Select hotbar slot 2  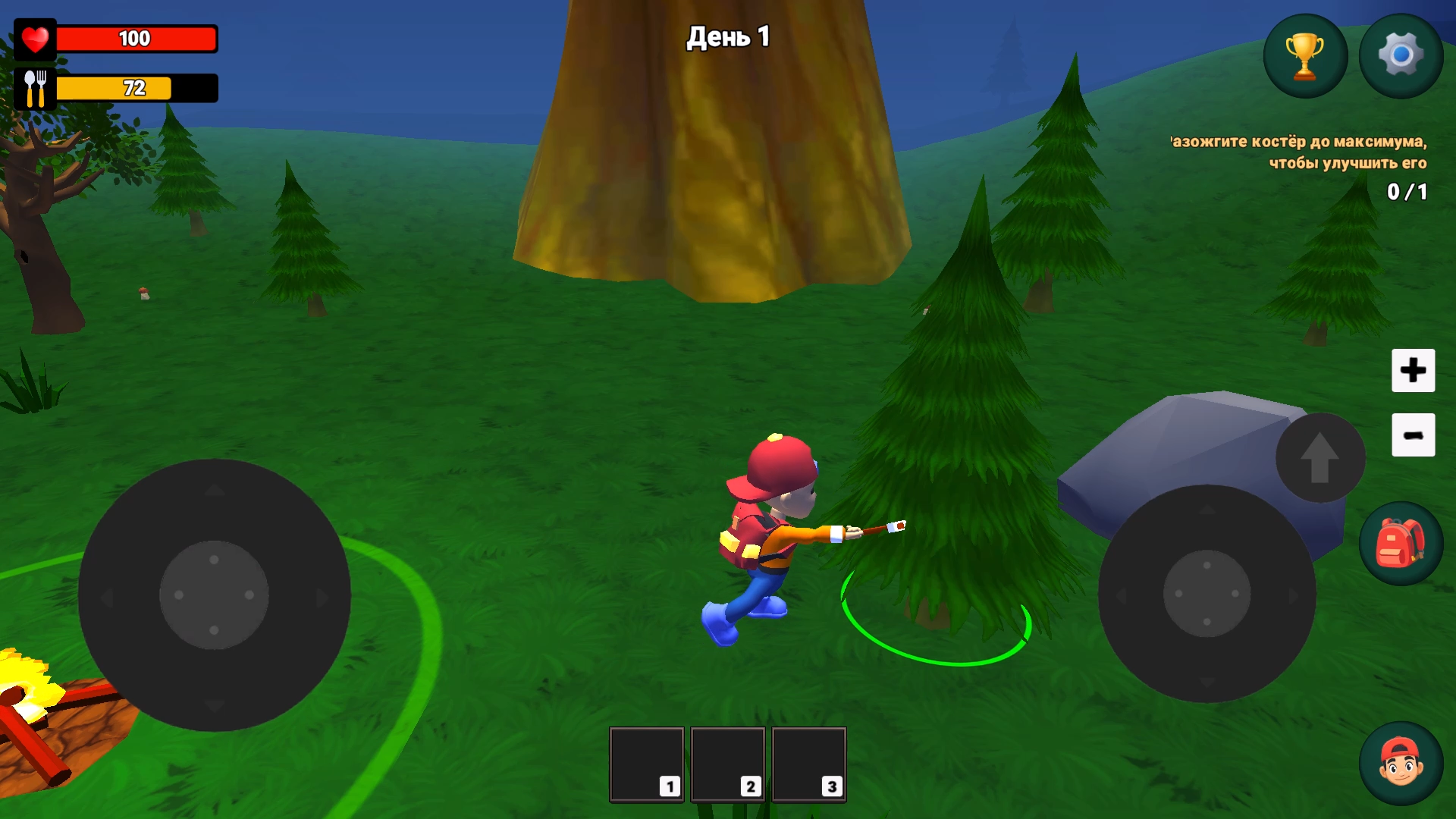(728, 763)
